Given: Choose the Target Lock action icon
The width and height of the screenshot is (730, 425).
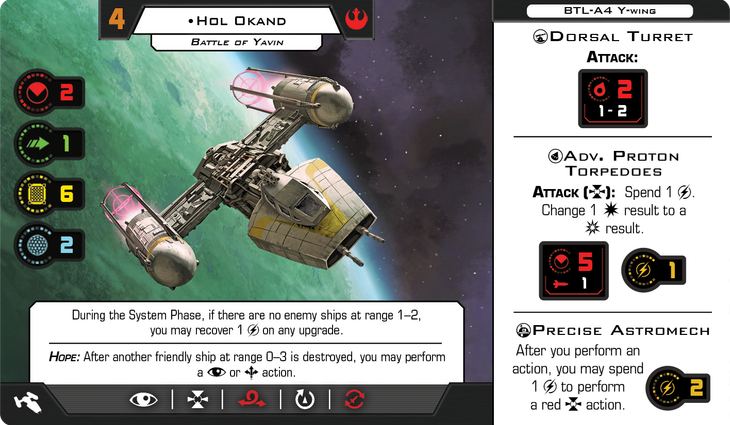Looking at the screenshot, I should [198, 400].
